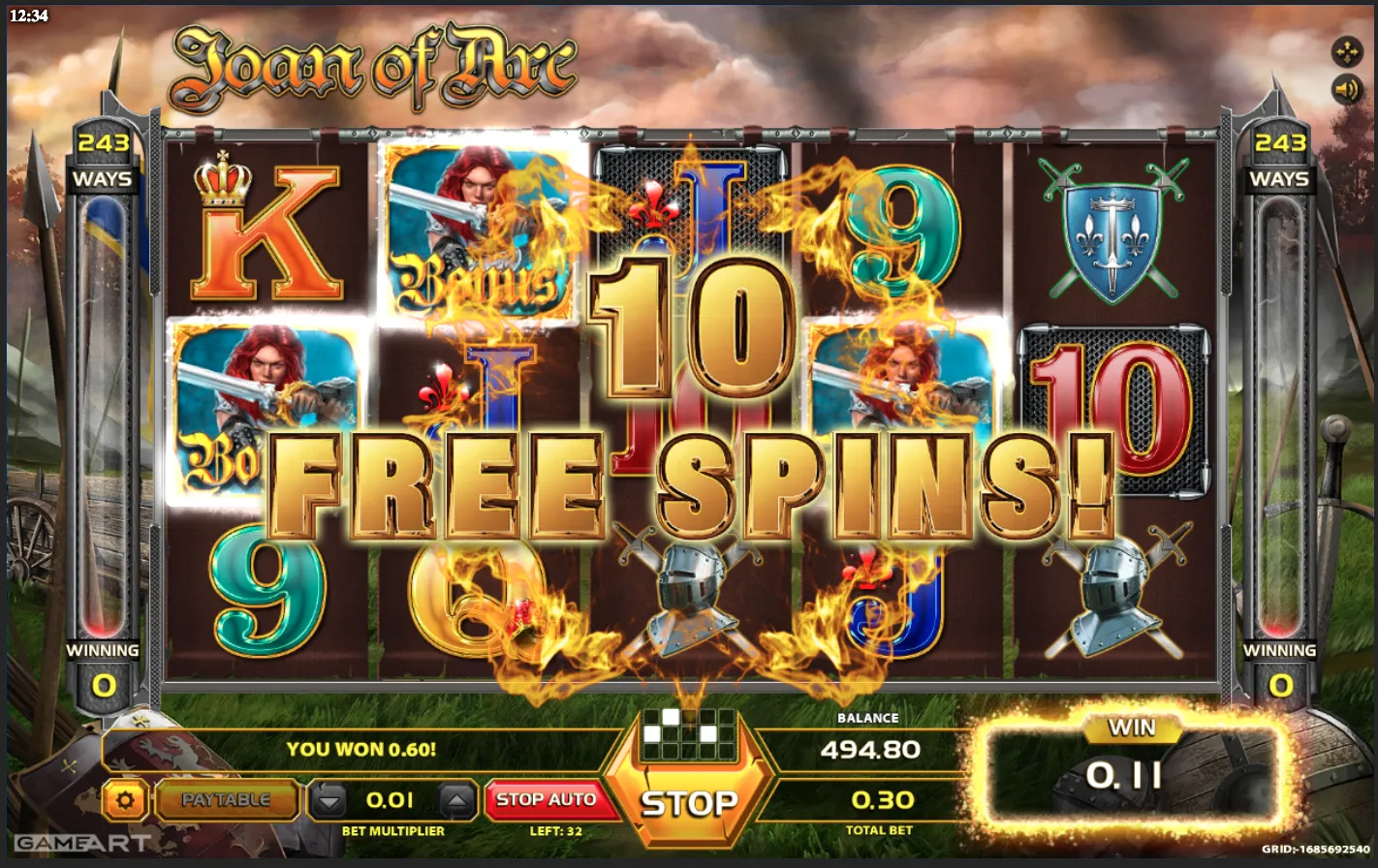
Task: Decrease the bet multiplier with the down arrow
Action: [328, 800]
